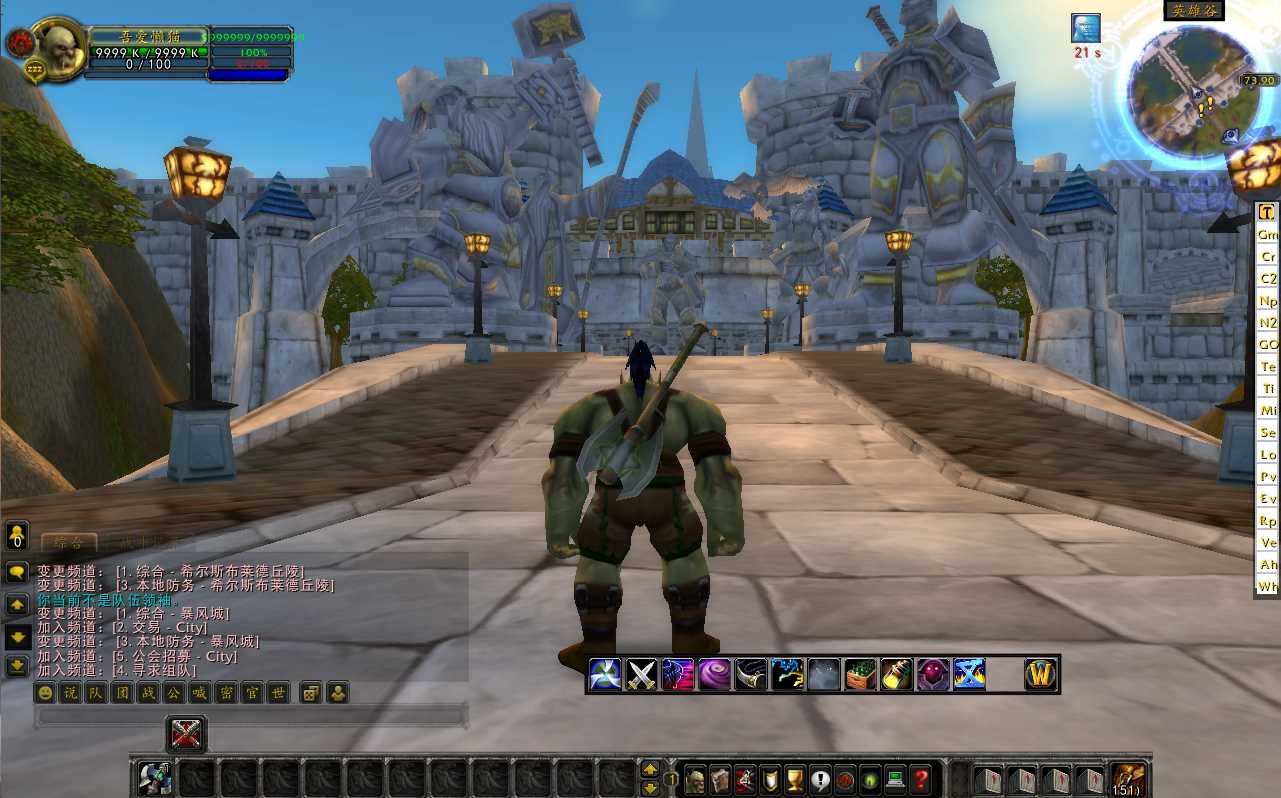
Task: Choose the 公 guild chat channel button
Action: coord(174,692)
